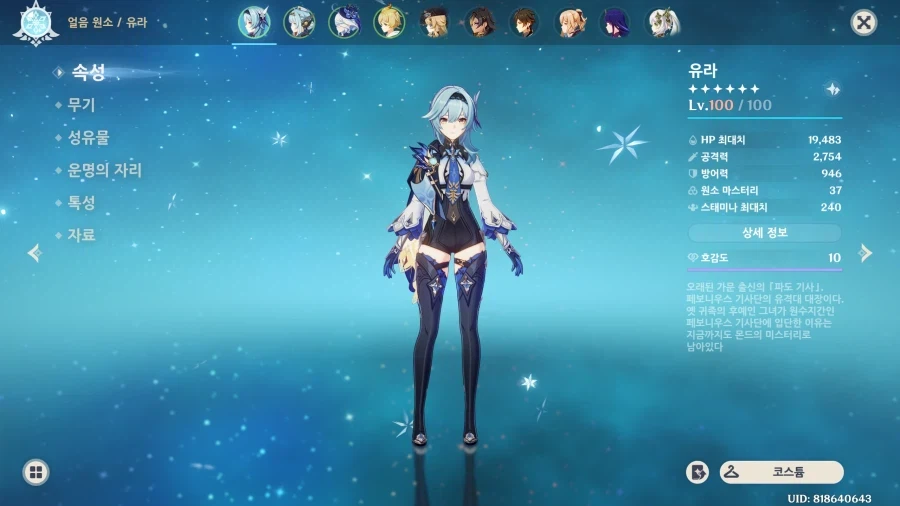Open the 성유물 artifacts section
The image size is (900, 506).
pyautogui.click(x=87, y=138)
